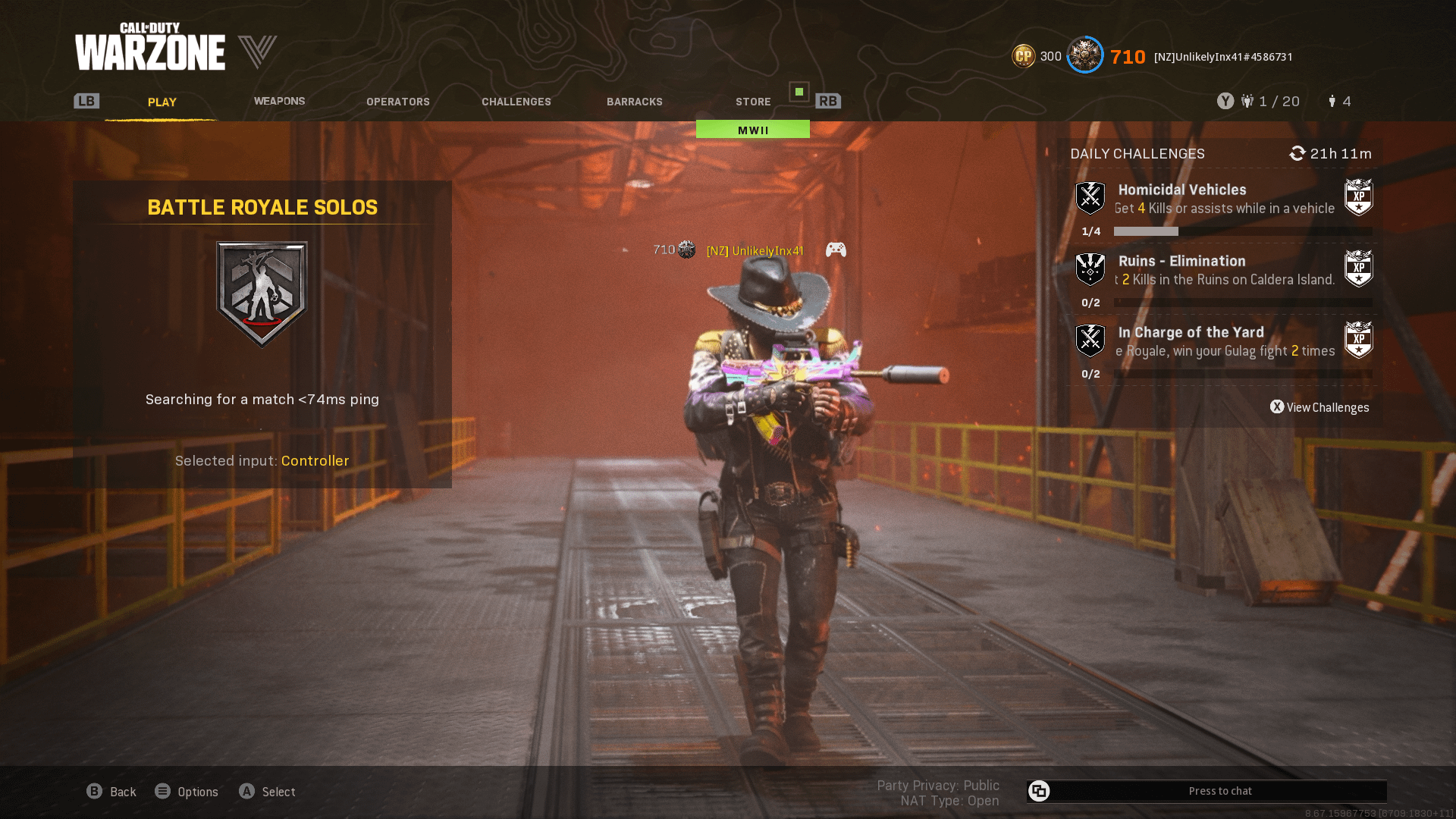Image resolution: width=1456 pixels, height=819 pixels.
Task: Click the In Charge of the Yard challenge icon
Action: click(1090, 340)
